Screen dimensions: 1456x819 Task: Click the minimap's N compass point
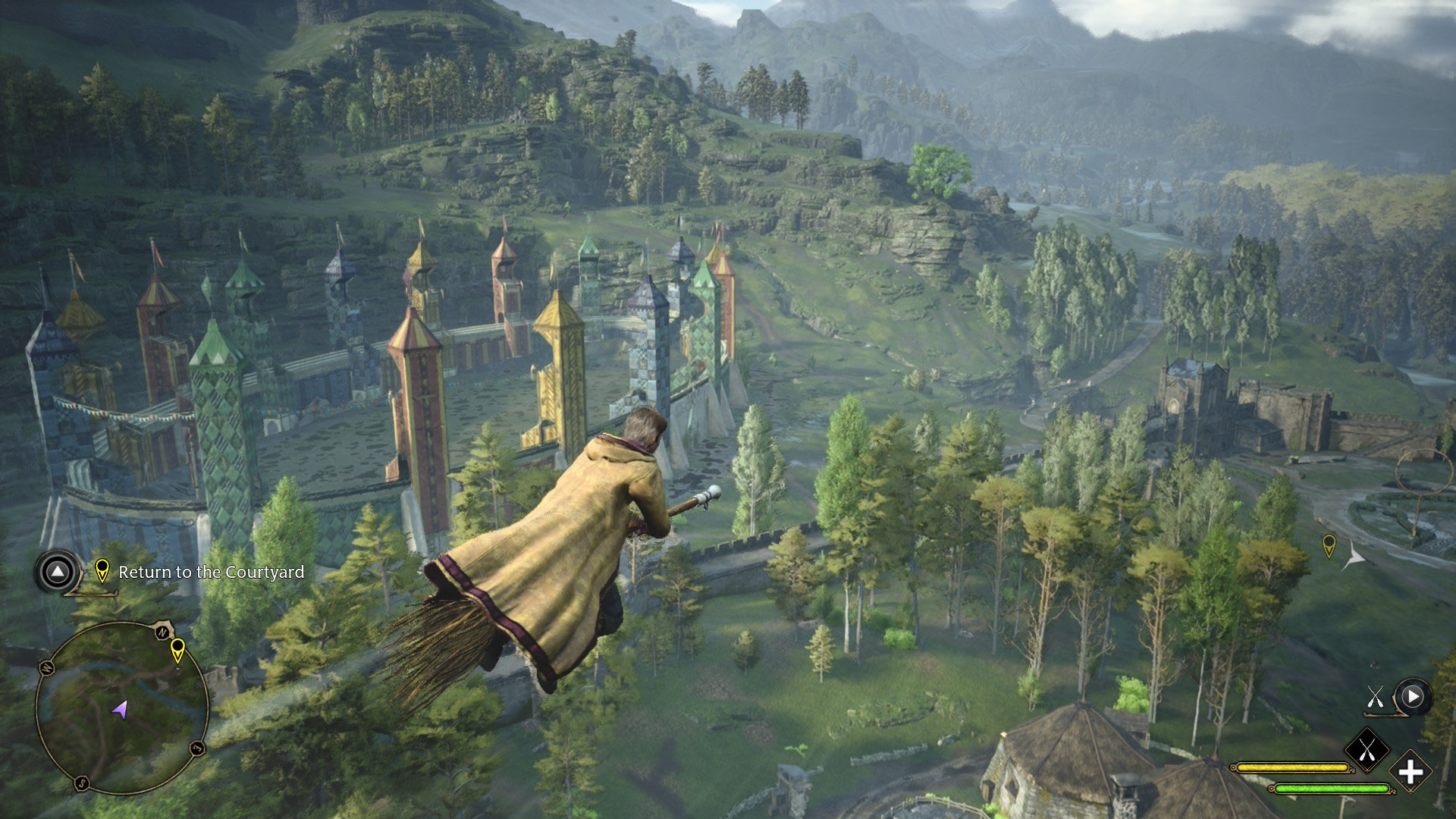pyautogui.click(x=162, y=632)
